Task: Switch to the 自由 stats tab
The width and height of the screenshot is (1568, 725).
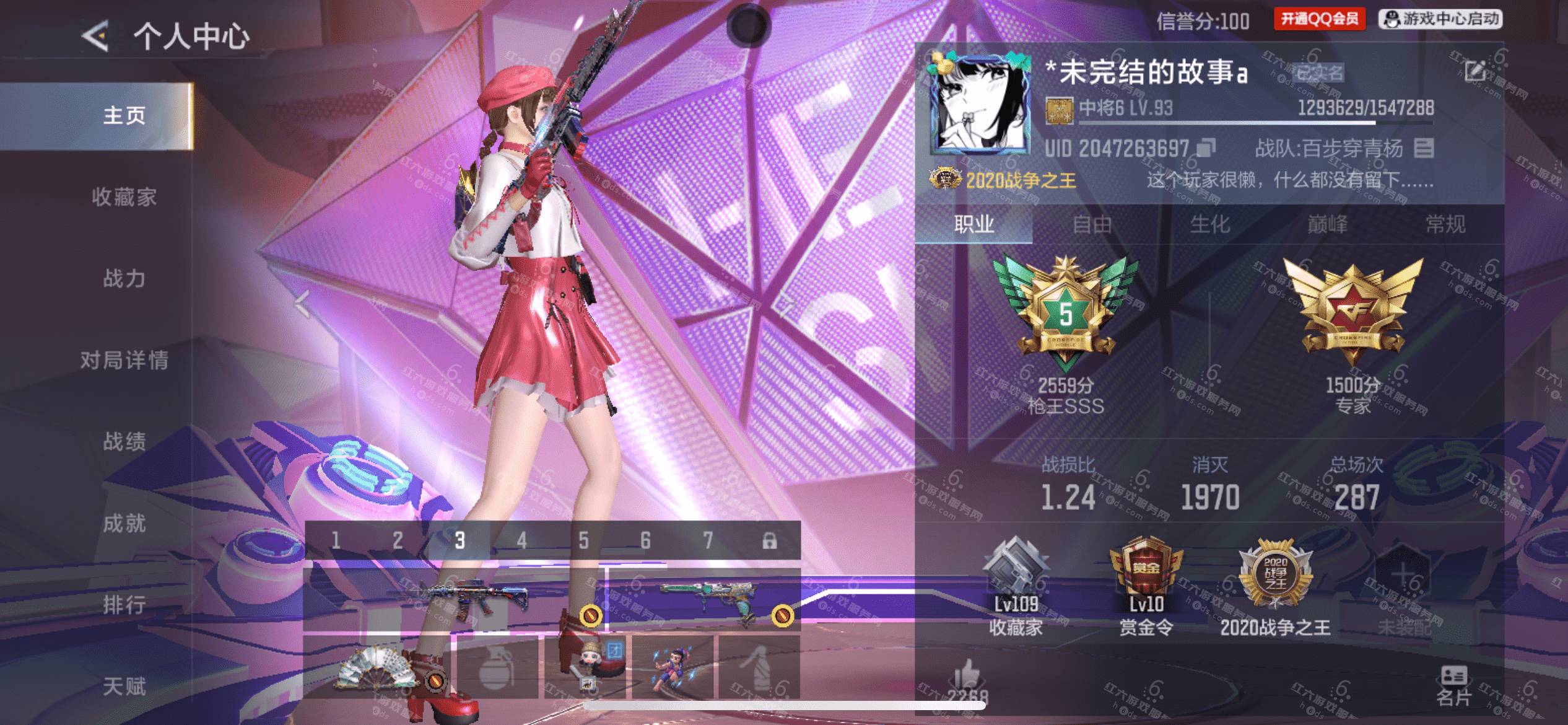Action: pyautogui.click(x=1092, y=224)
